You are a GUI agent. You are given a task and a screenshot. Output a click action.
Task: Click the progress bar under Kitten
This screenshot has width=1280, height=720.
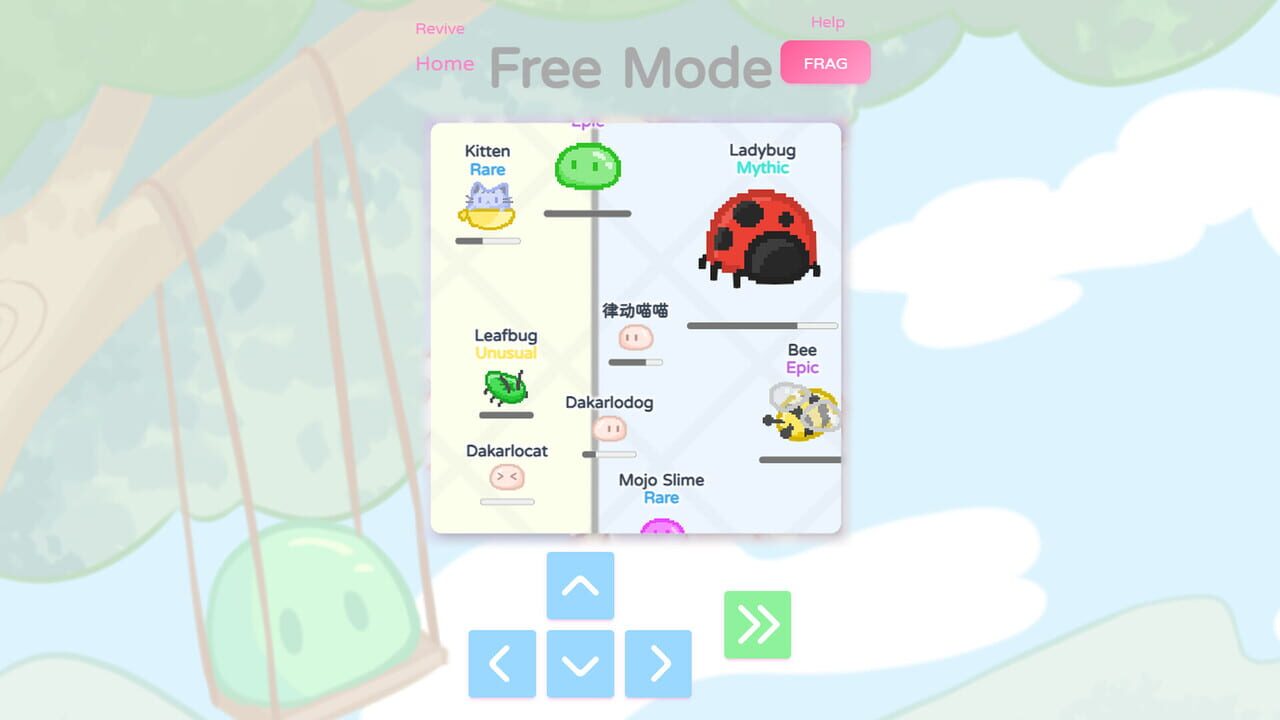[x=487, y=239]
